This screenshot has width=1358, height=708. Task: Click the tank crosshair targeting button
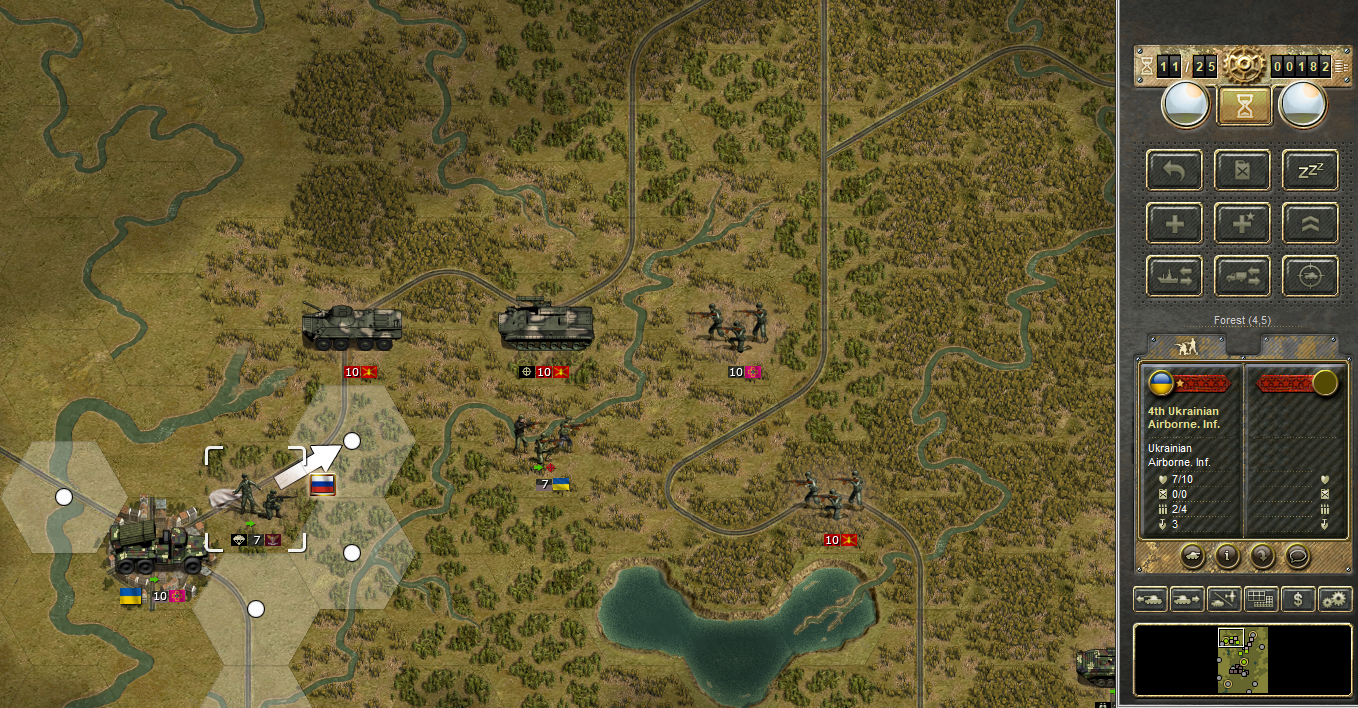(1310, 276)
